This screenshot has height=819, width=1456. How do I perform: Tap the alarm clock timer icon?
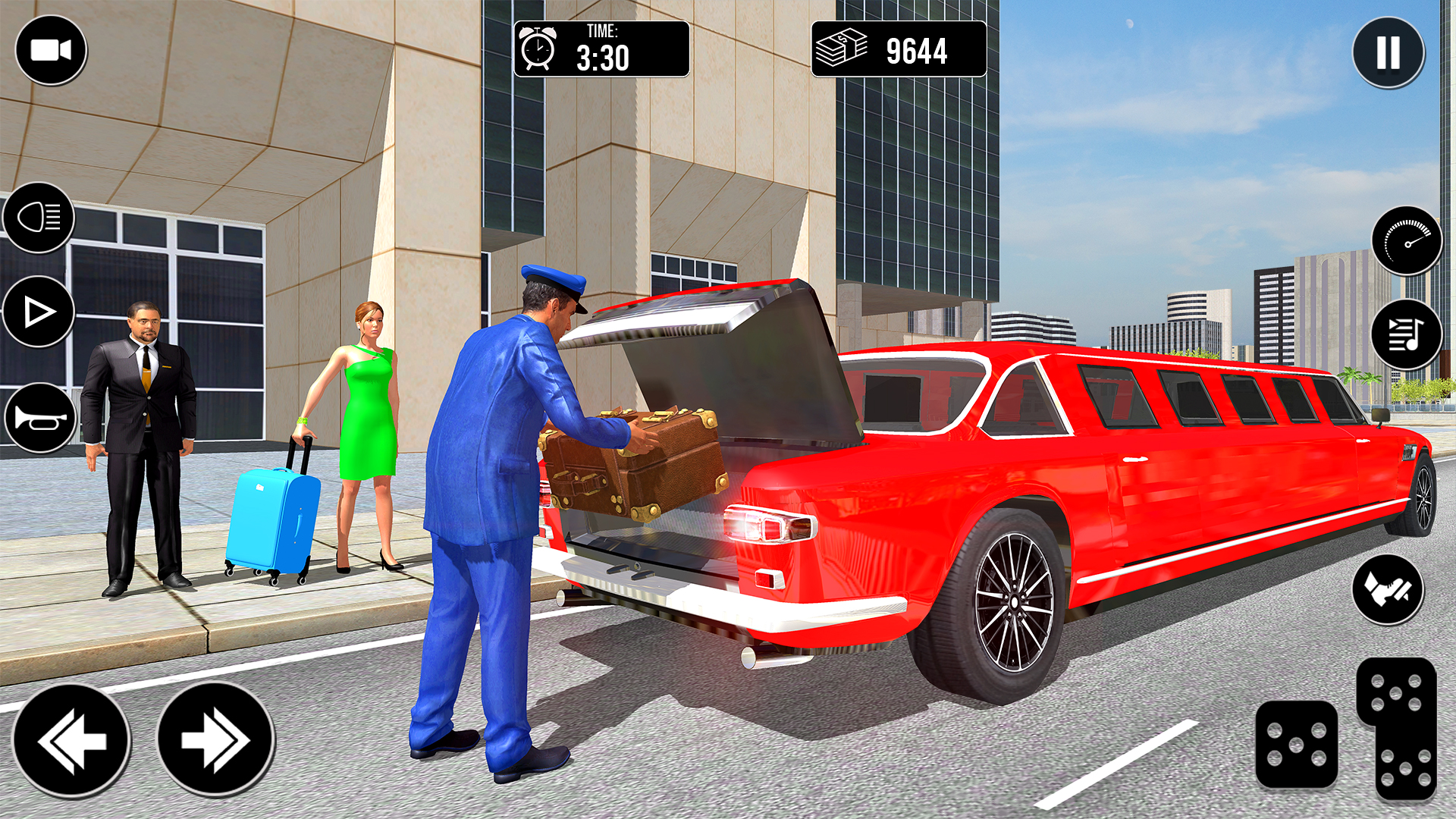538,48
